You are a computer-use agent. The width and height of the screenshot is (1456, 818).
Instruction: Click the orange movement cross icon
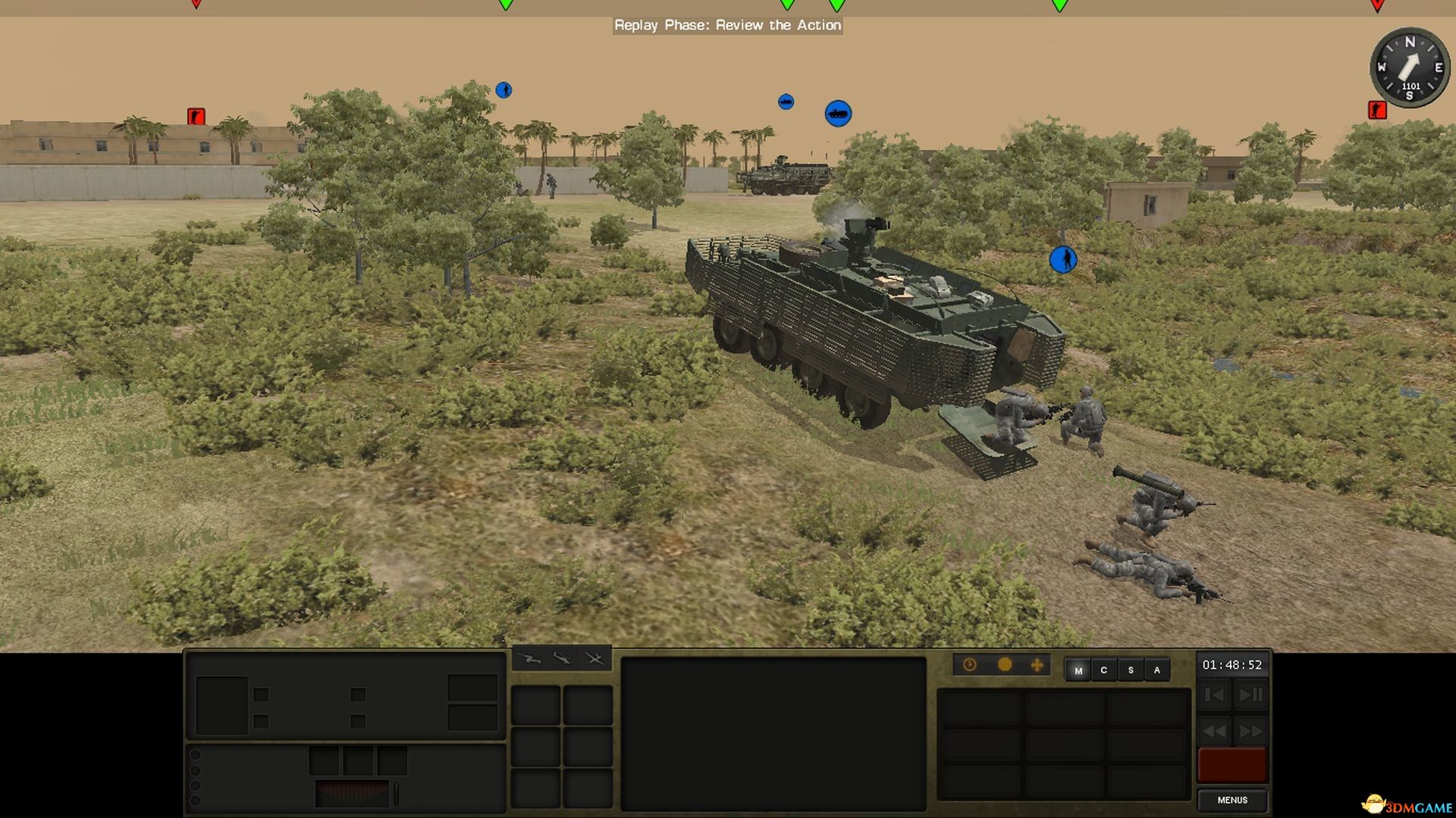[x=1039, y=664]
